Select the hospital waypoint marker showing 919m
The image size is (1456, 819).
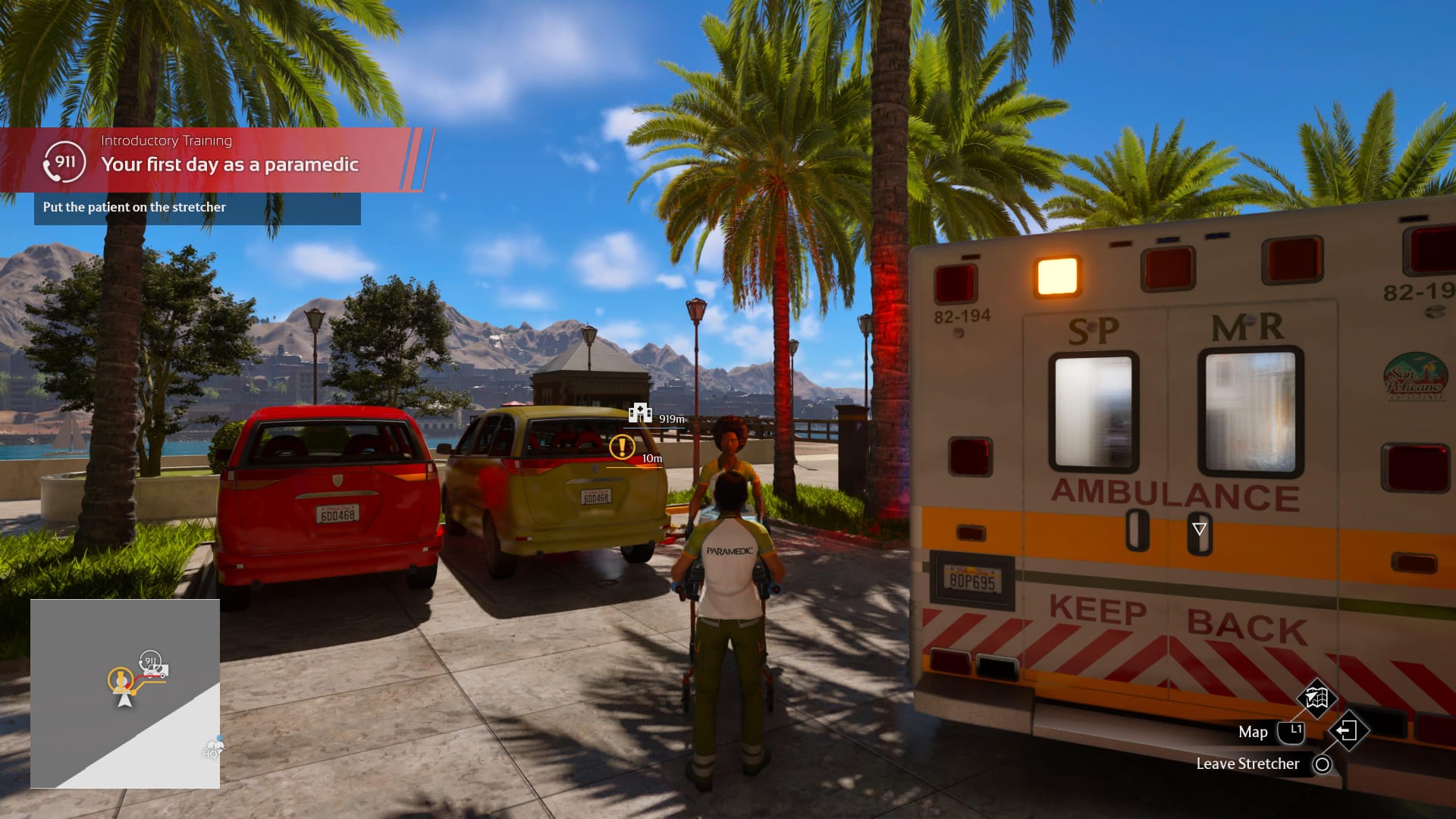tap(641, 413)
